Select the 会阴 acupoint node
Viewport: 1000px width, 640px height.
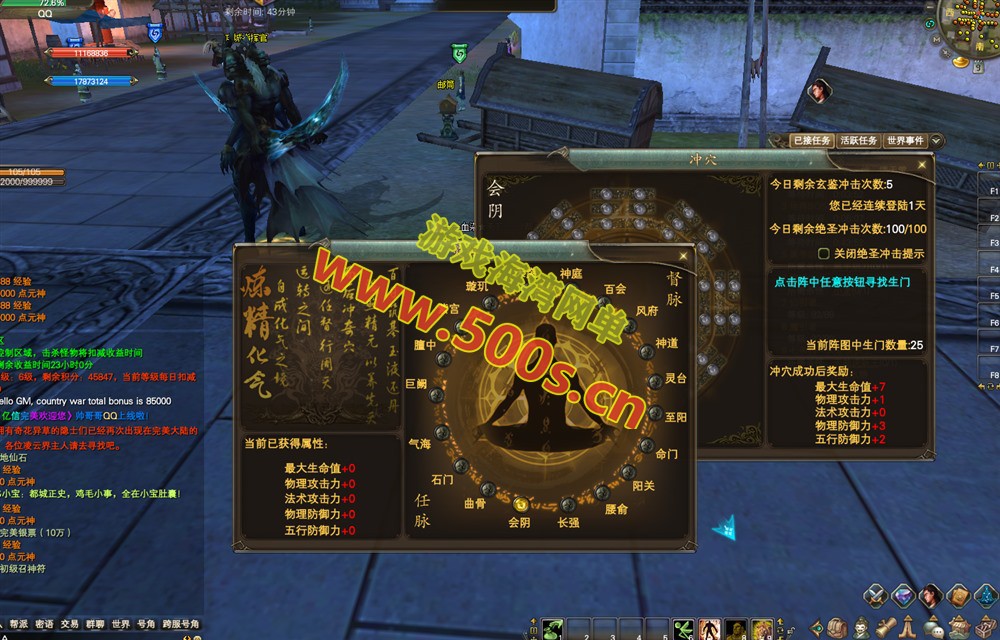point(520,504)
